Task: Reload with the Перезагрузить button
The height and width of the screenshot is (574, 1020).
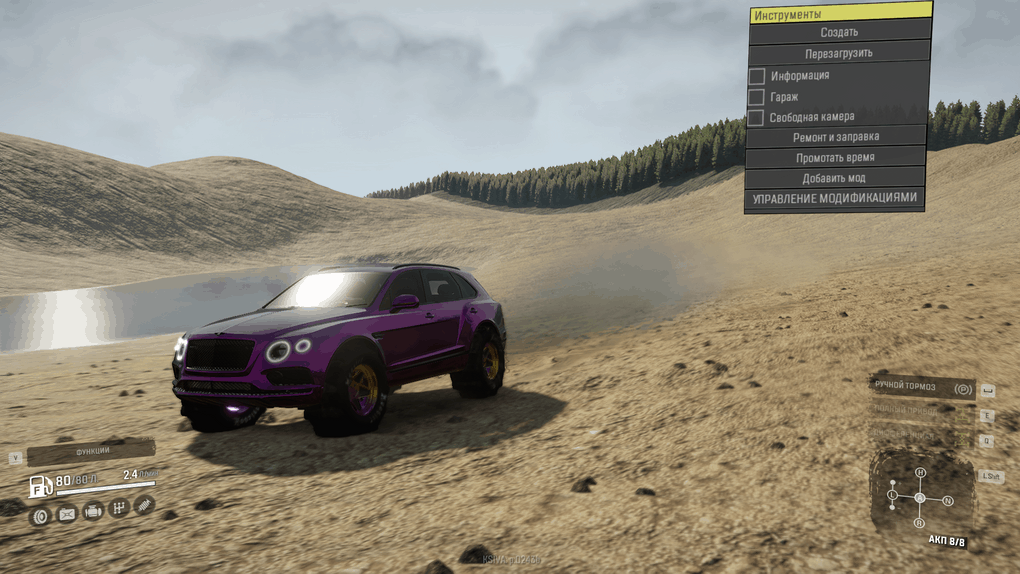Action: click(x=839, y=53)
